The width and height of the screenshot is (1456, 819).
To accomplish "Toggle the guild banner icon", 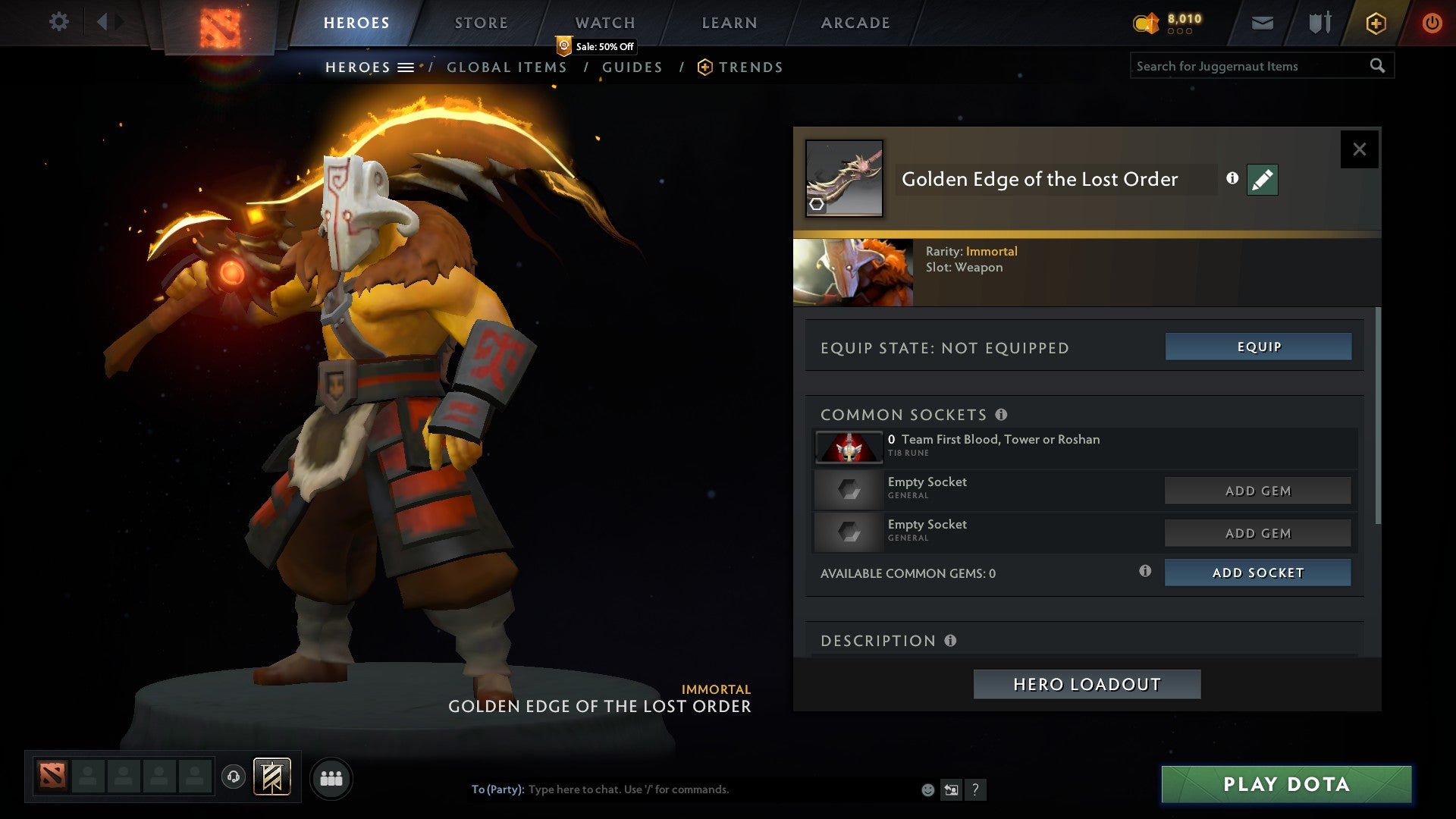I will click(x=273, y=778).
